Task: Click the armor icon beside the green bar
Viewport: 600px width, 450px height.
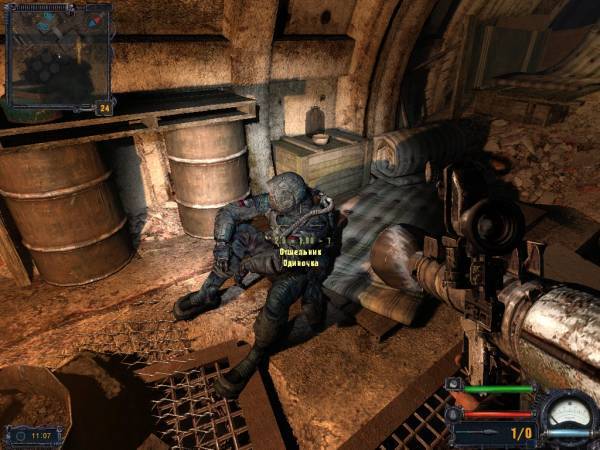Action: (454, 385)
